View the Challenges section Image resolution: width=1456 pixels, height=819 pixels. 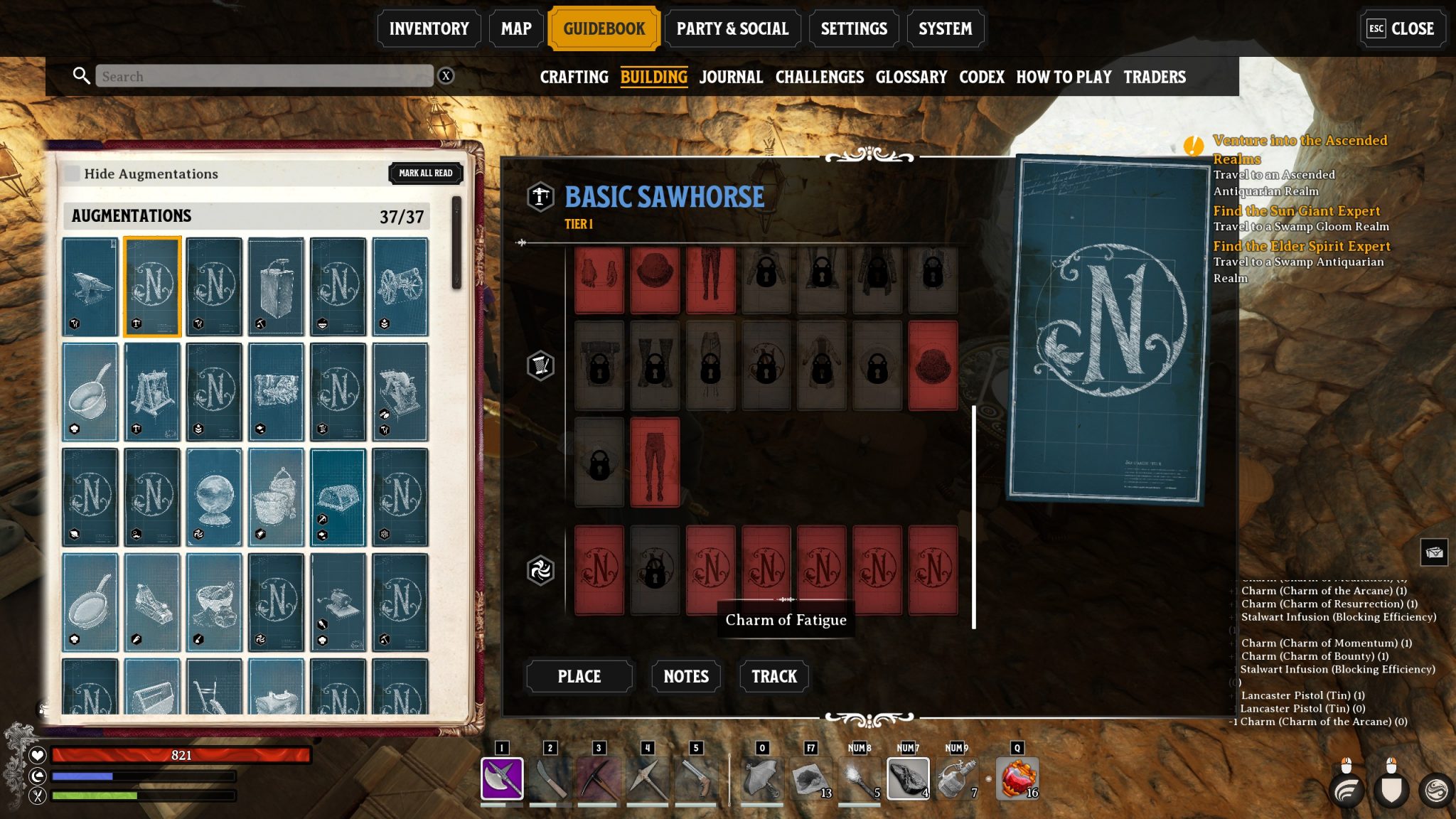tap(819, 77)
